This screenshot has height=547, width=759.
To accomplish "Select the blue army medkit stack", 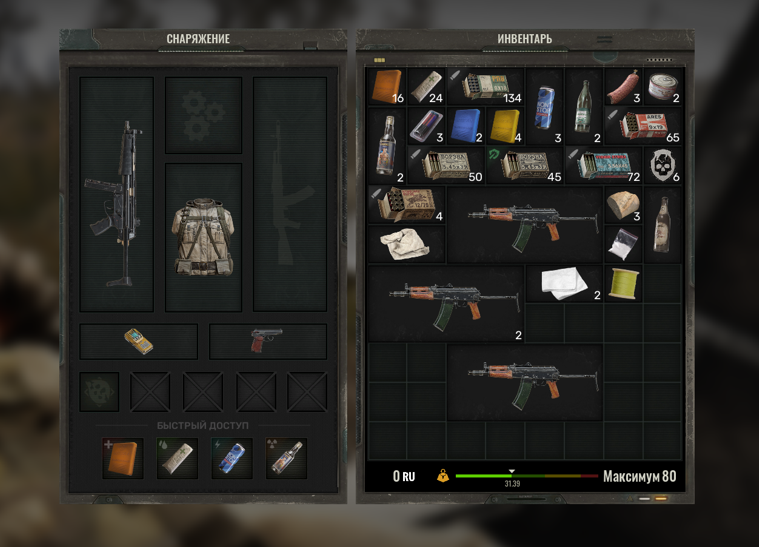I will [465, 126].
